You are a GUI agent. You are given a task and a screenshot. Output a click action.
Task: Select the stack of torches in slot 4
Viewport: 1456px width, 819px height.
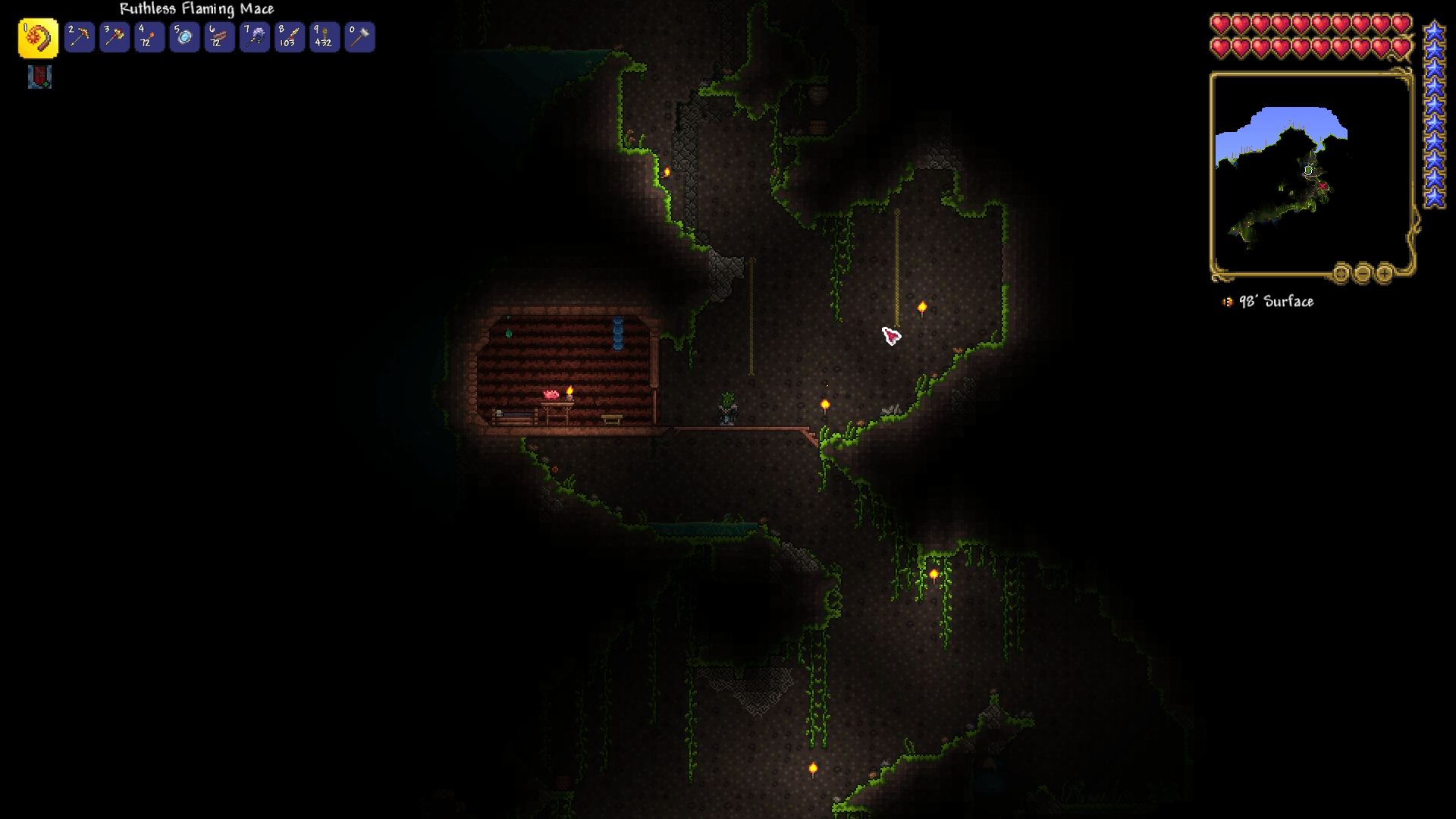(x=149, y=37)
